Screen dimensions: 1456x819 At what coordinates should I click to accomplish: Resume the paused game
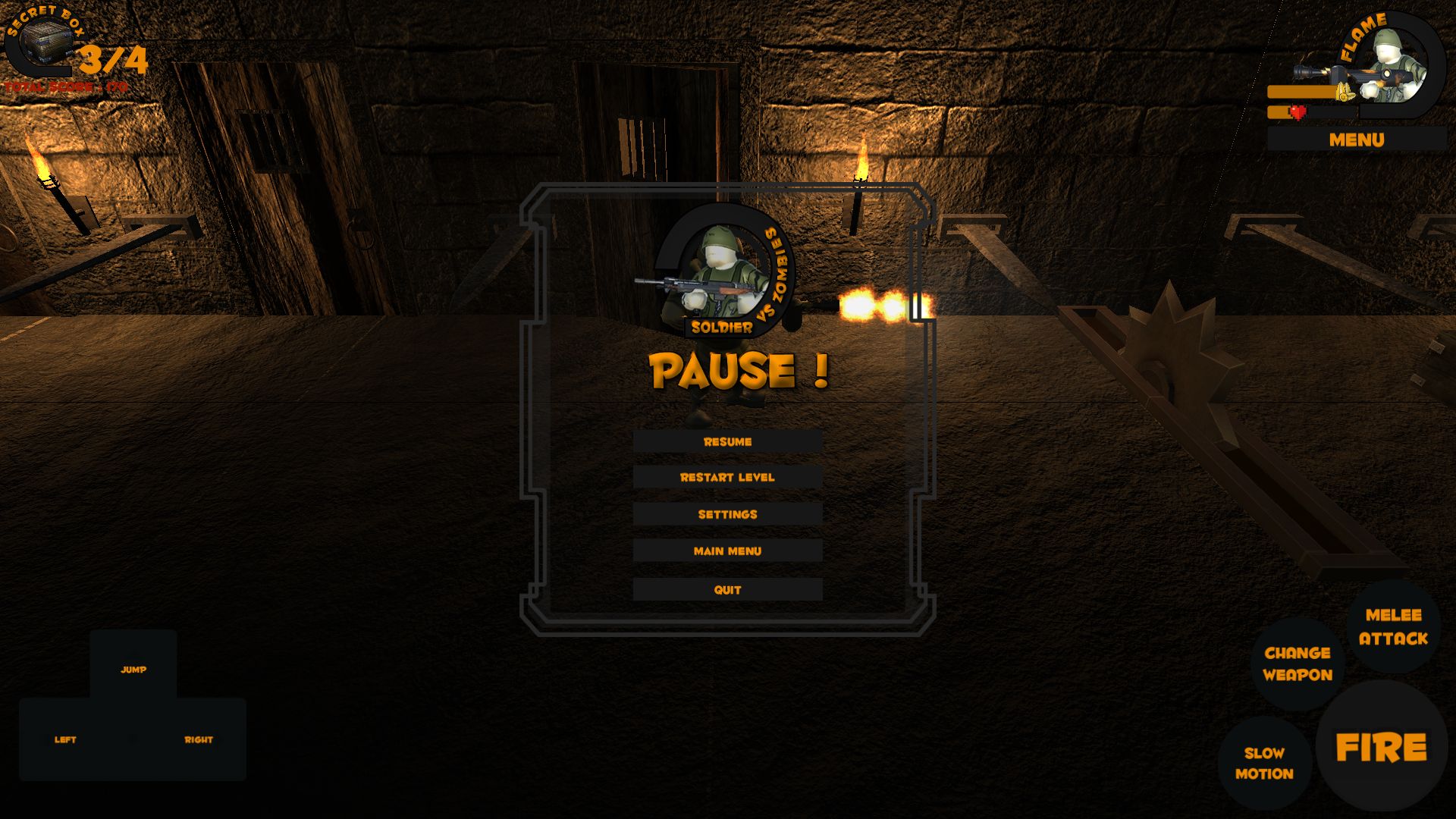pyautogui.click(x=727, y=441)
